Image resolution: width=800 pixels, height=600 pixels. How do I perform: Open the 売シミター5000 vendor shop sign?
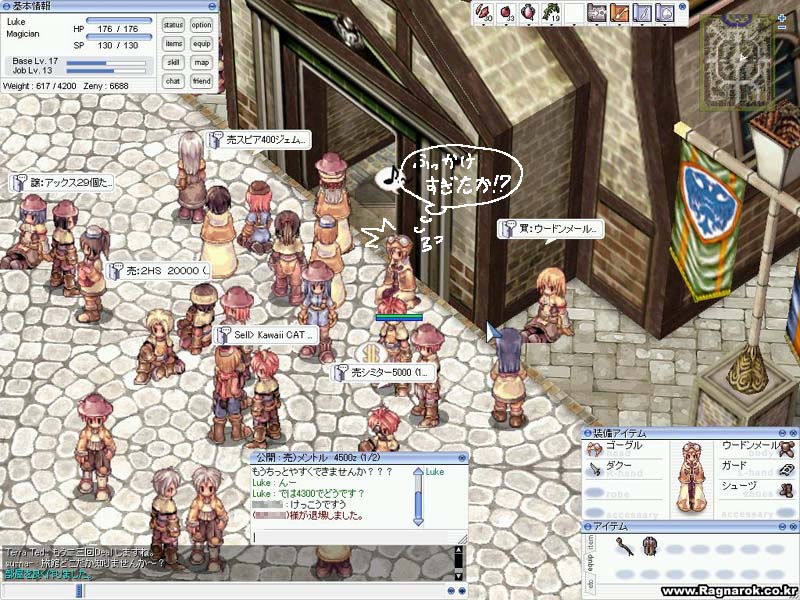(384, 372)
